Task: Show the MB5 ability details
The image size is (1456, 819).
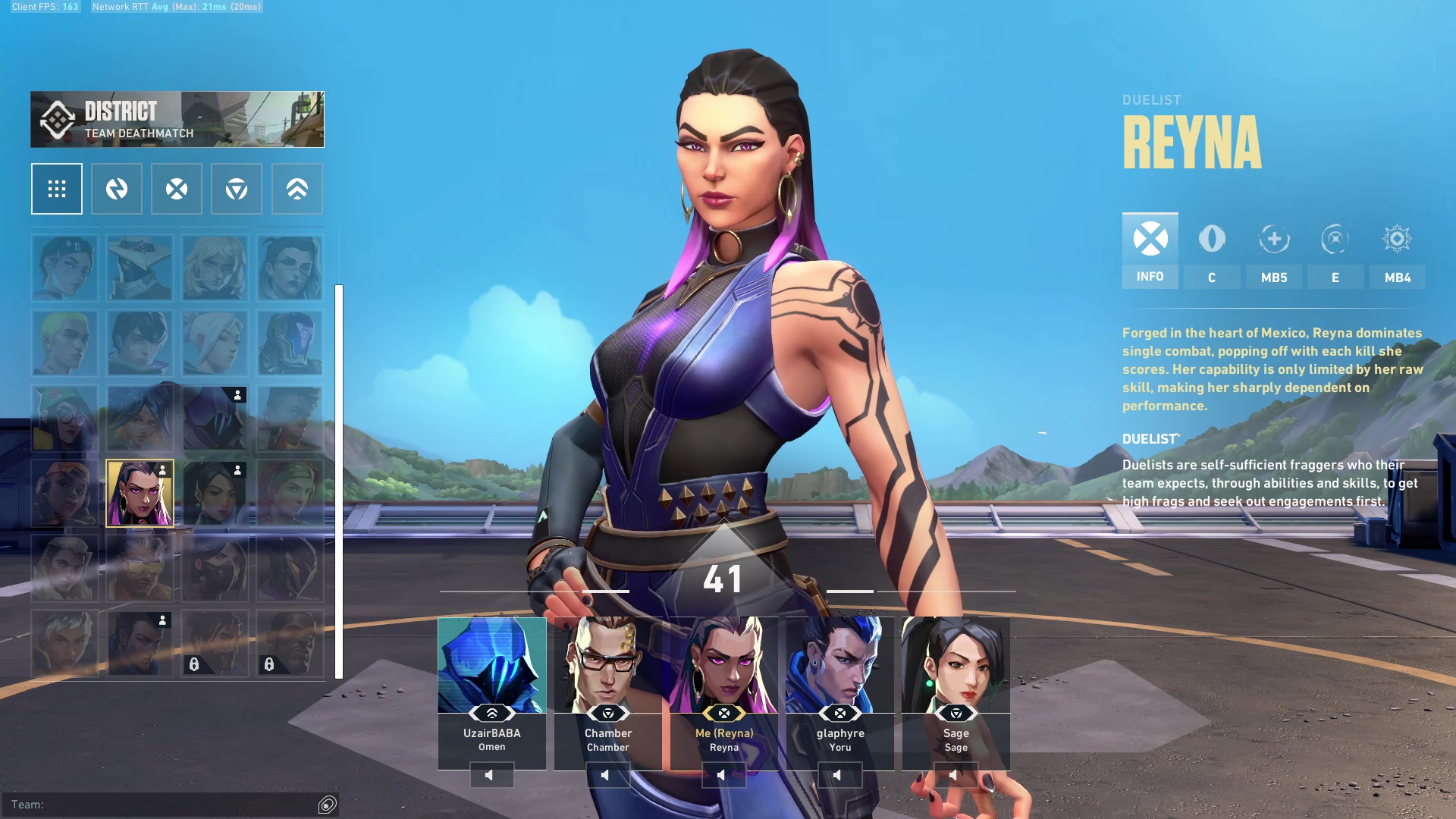Action: tap(1274, 250)
